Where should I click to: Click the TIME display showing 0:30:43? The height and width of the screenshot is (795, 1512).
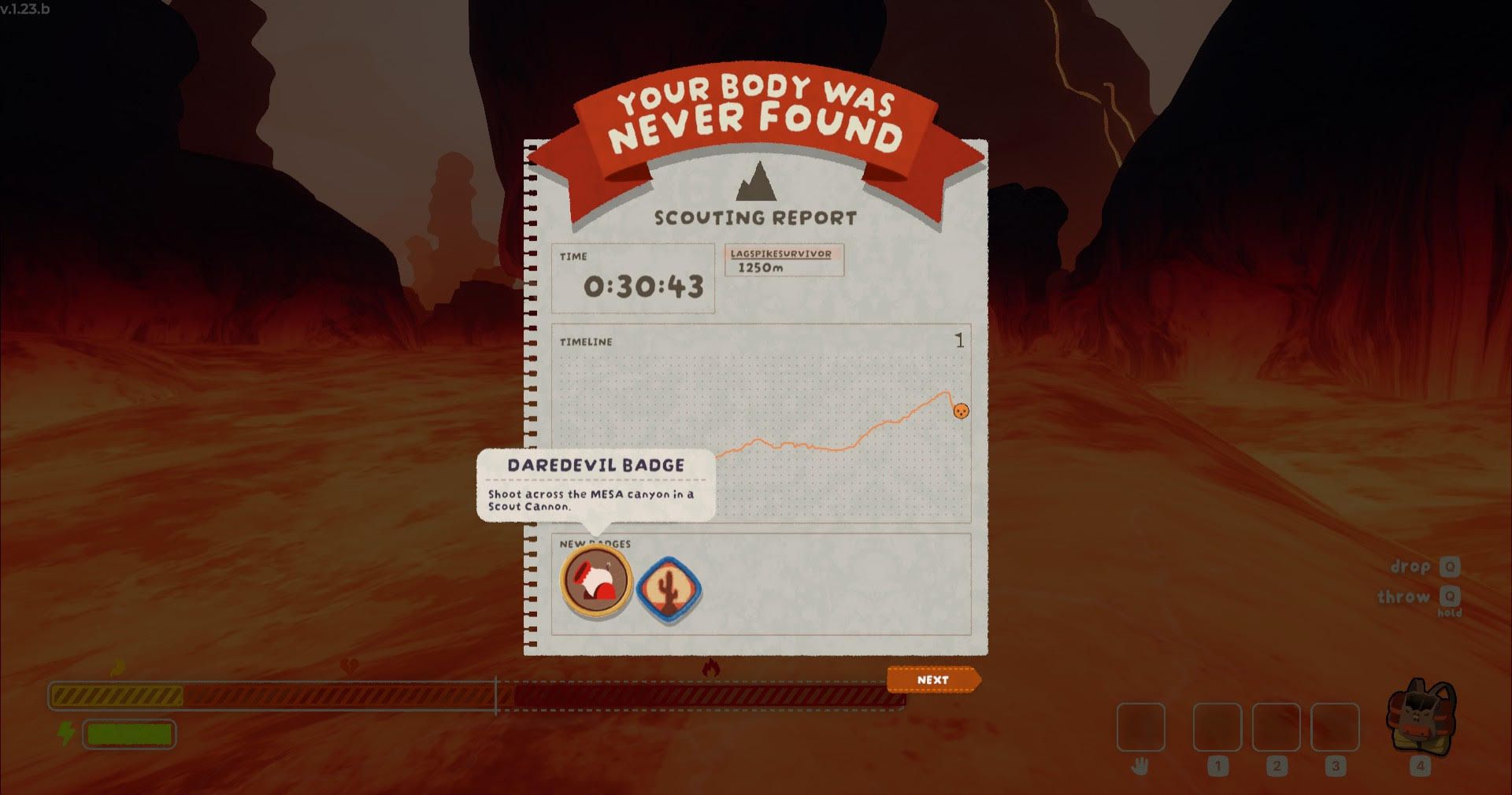[635, 287]
